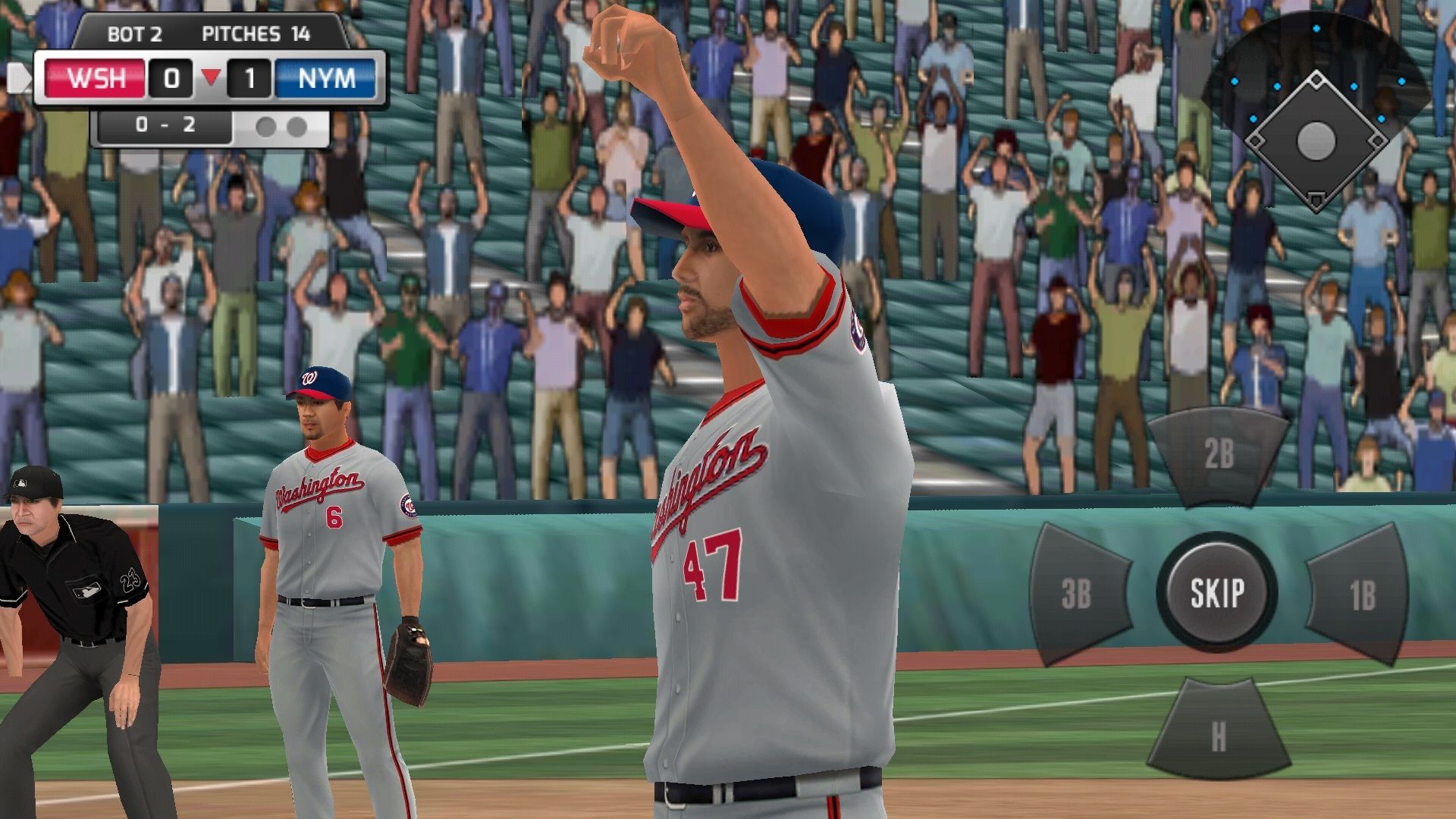This screenshot has height=819, width=1456.
Task: Click the BOT 2 inning label
Action: [x=134, y=34]
